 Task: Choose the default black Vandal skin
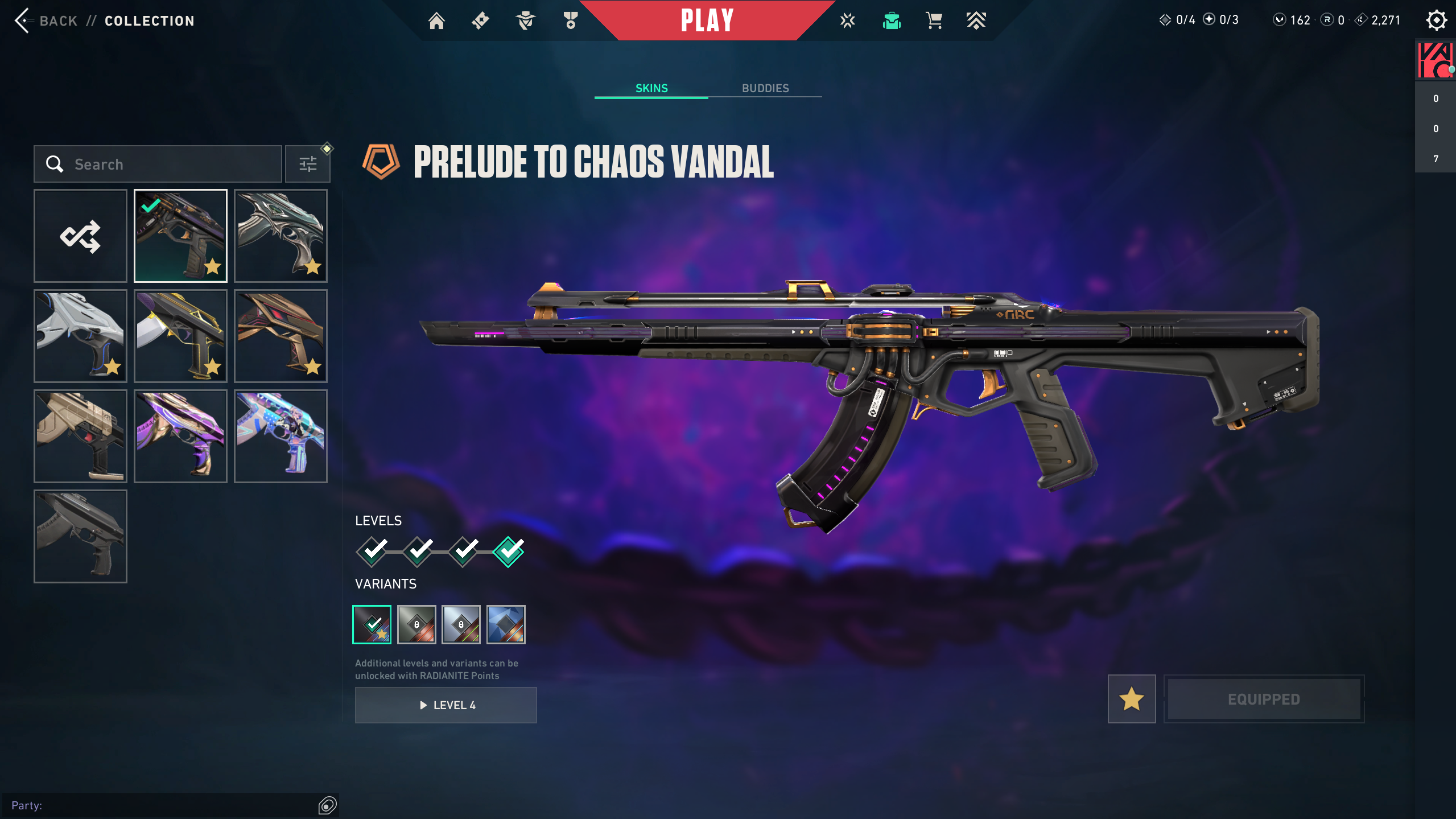tap(80, 537)
